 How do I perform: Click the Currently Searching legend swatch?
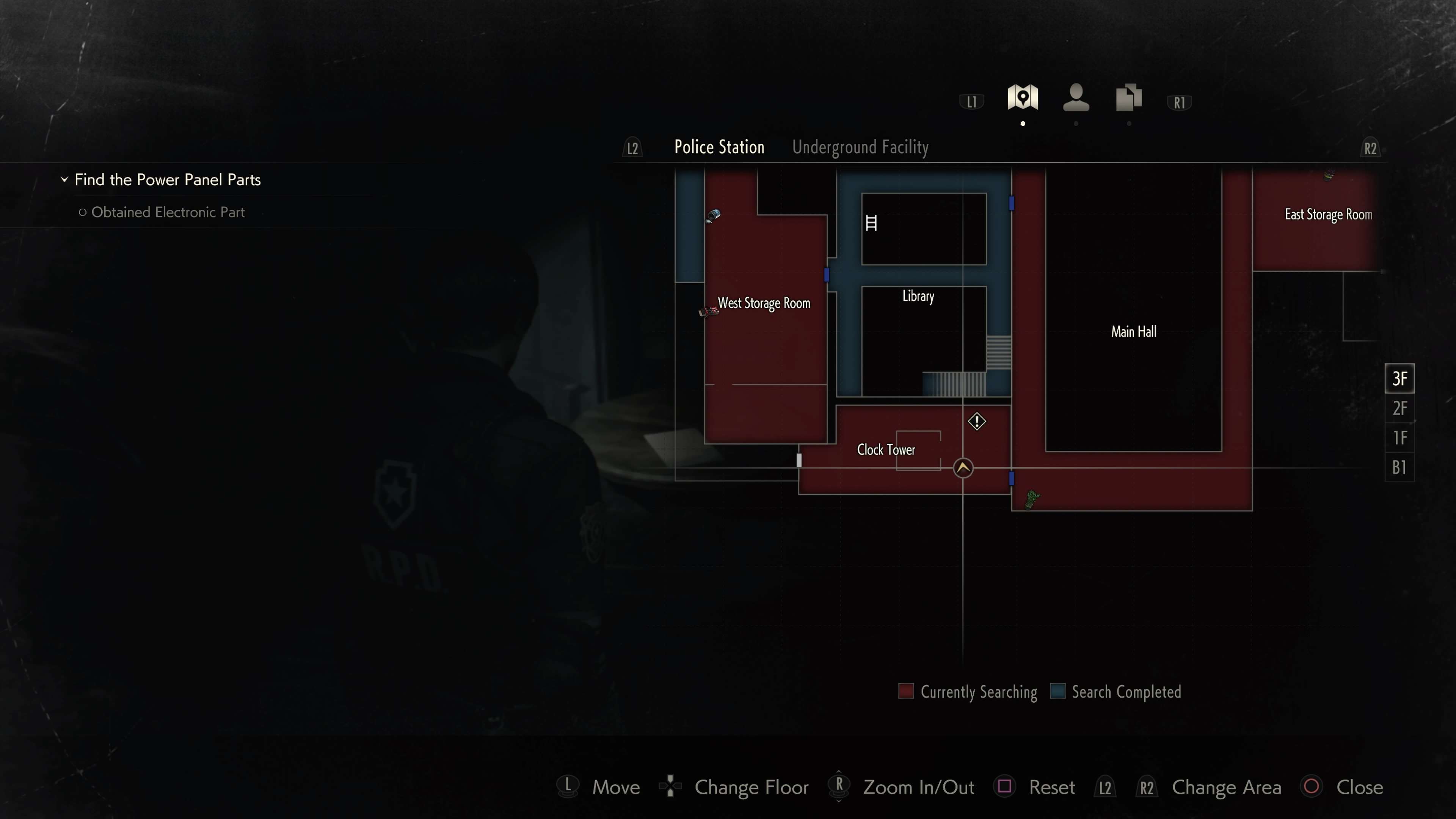[x=905, y=691]
